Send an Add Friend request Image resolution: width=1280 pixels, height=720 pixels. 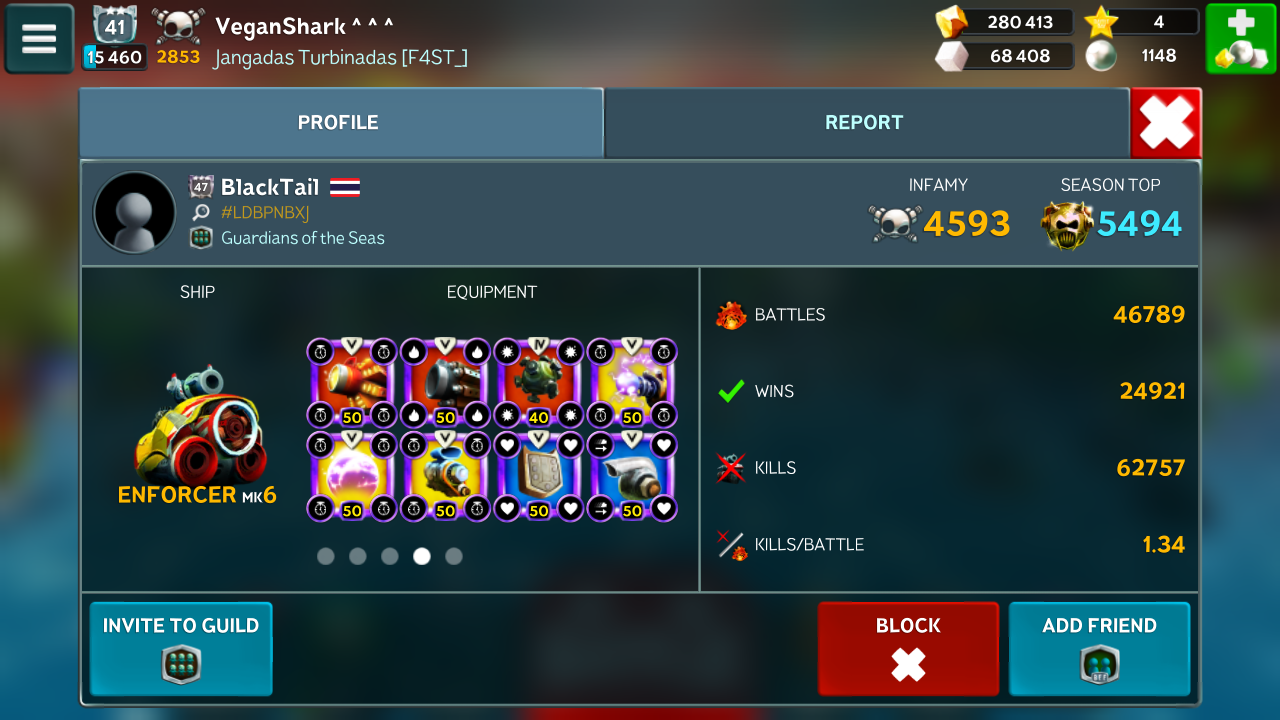pyautogui.click(x=1099, y=648)
